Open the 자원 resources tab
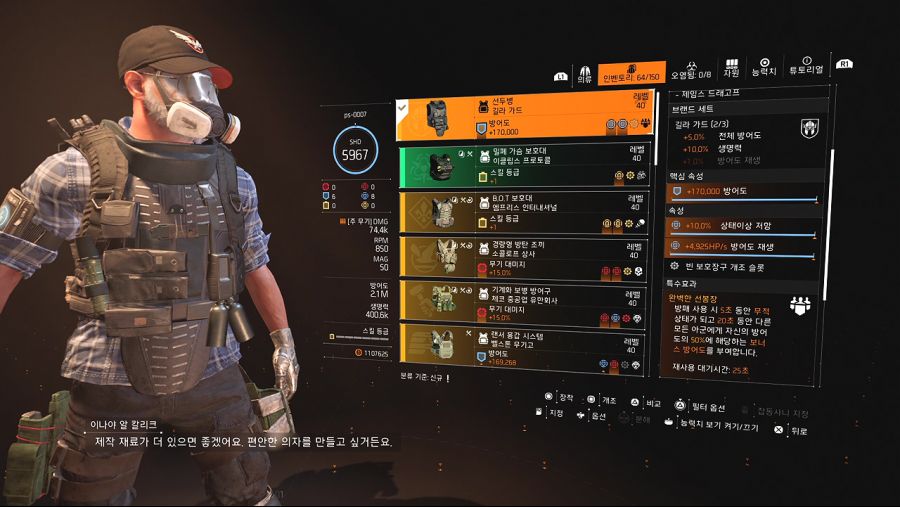Image resolution: width=900 pixels, height=507 pixels. coord(731,68)
